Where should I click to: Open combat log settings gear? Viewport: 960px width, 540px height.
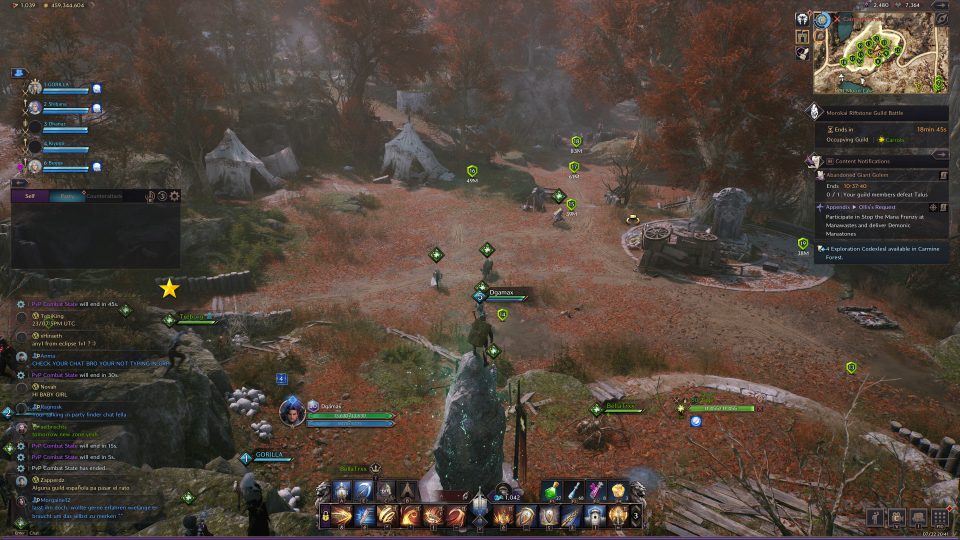(x=175, y=196)
